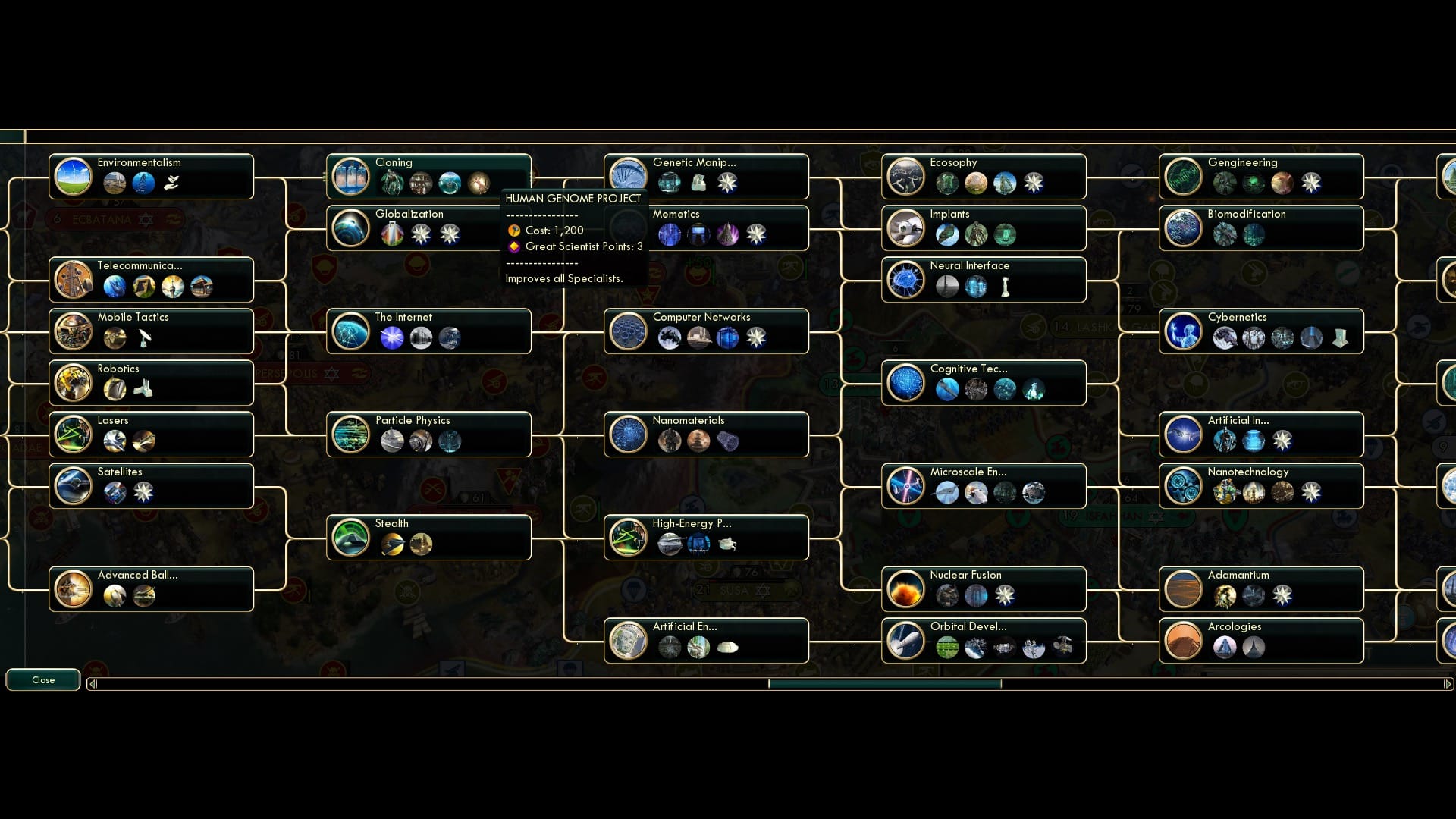The image size is (1456, 819).
Task: Open the Neural Interface tech icon
Action: coord(907,279)
